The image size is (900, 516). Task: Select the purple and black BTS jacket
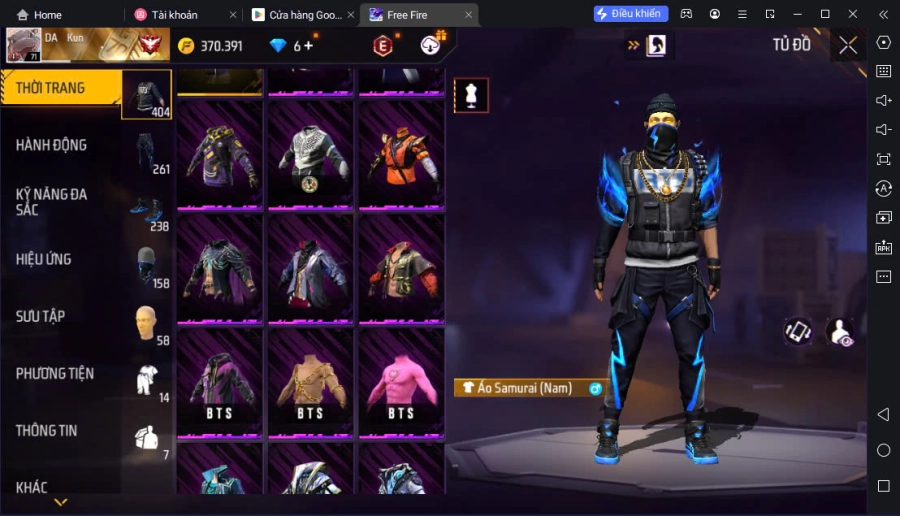(219, 382)
